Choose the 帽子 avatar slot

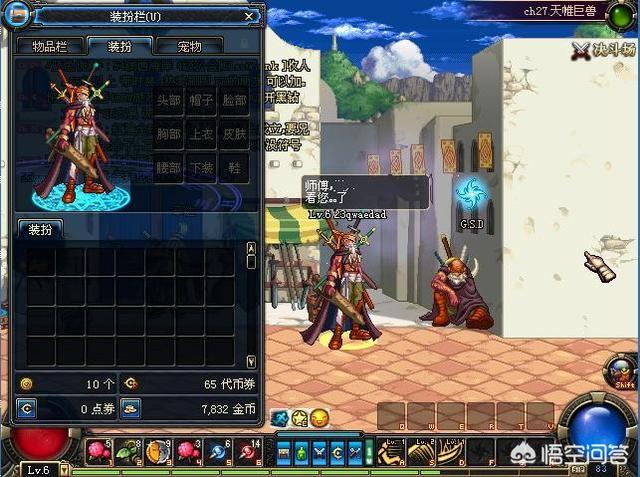202,101
